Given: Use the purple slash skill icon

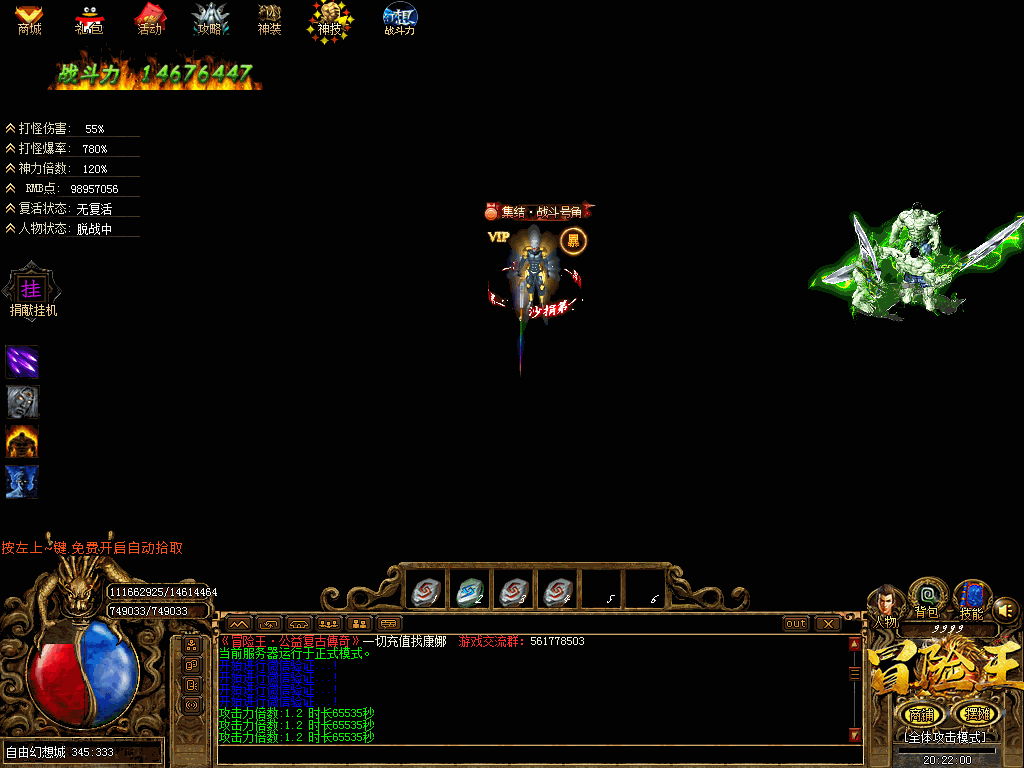Looking at the screenshot, I should [x=22, y=361].
